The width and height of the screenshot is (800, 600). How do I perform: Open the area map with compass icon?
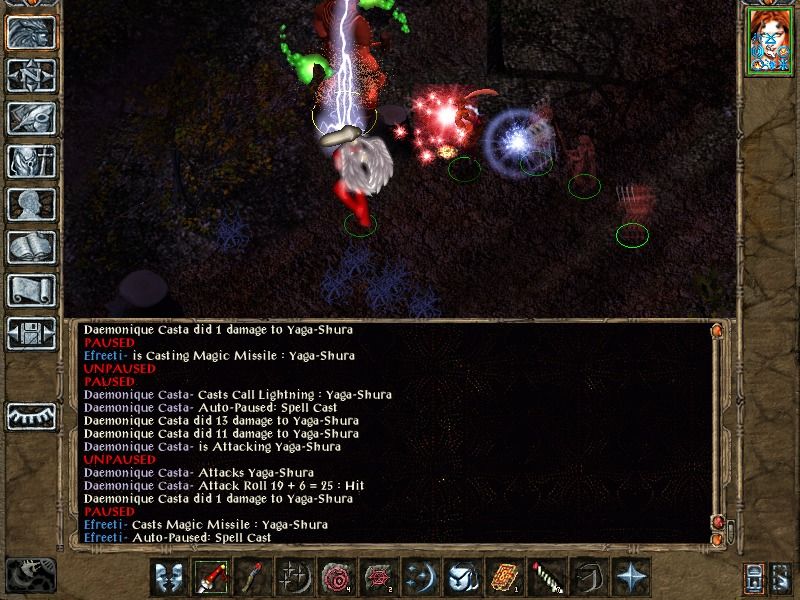click(31, 76)
